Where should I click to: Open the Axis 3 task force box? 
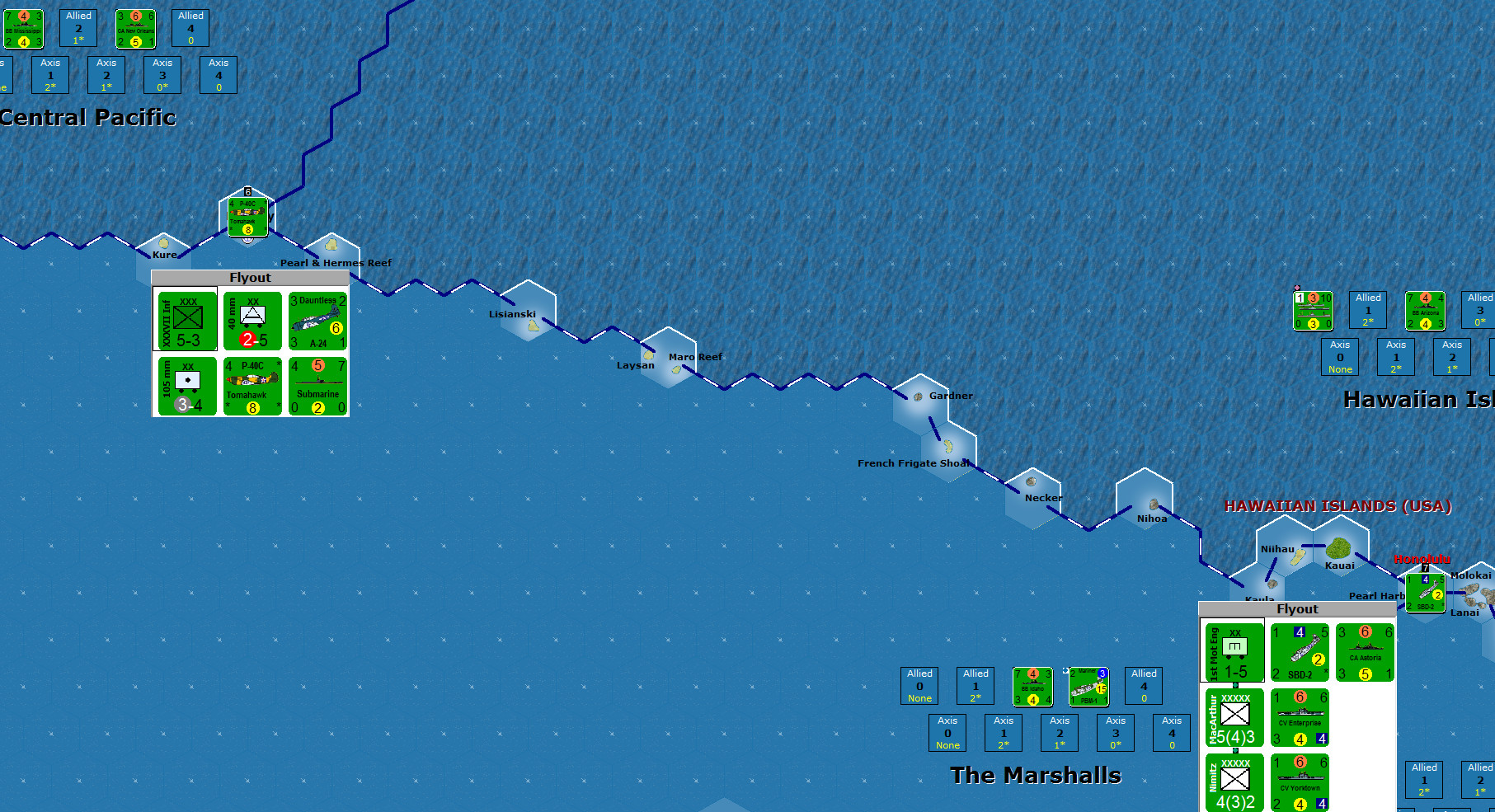[162, 75]
